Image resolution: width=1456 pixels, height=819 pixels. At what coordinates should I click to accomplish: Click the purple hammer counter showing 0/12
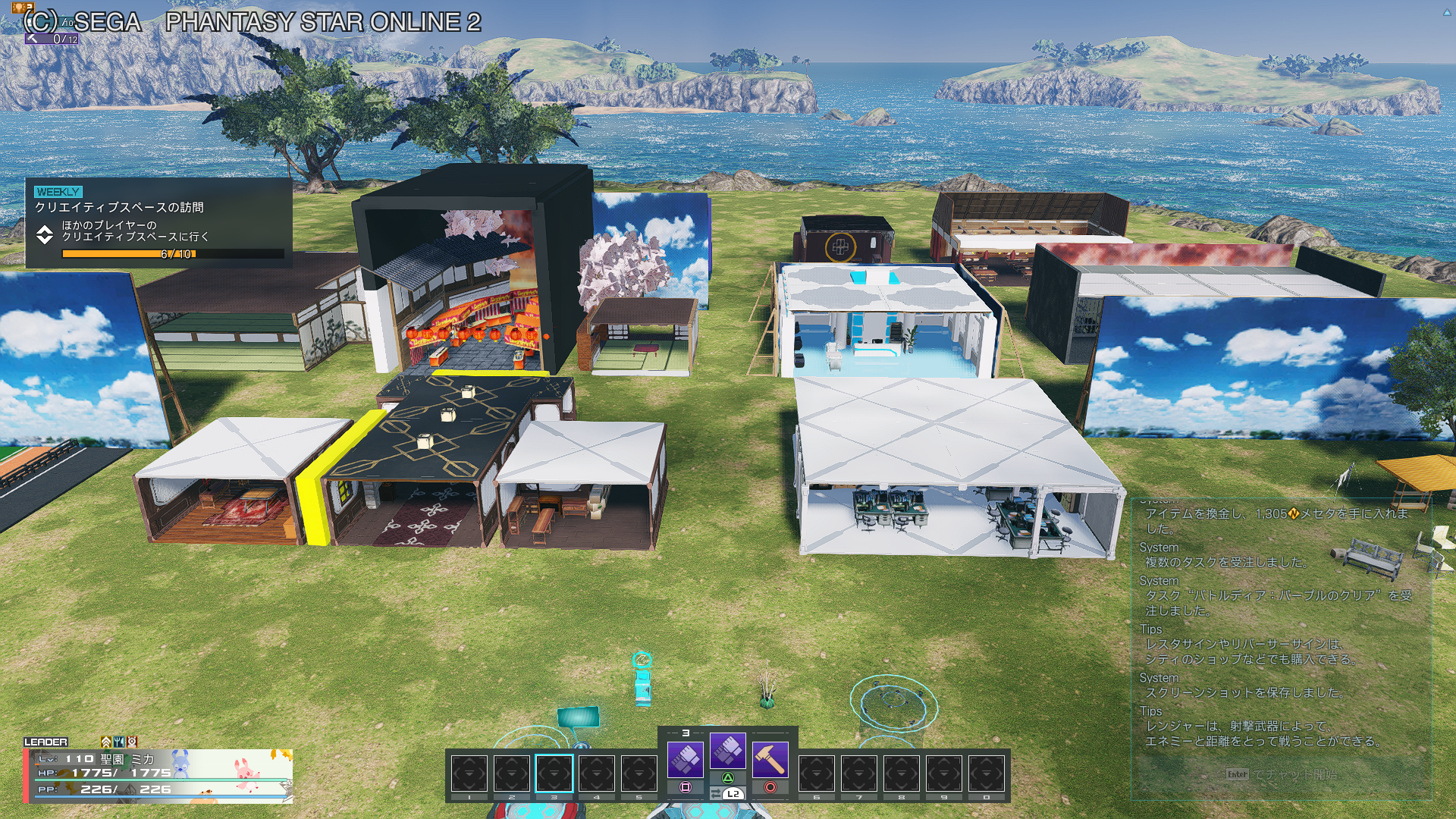(52, 38)
